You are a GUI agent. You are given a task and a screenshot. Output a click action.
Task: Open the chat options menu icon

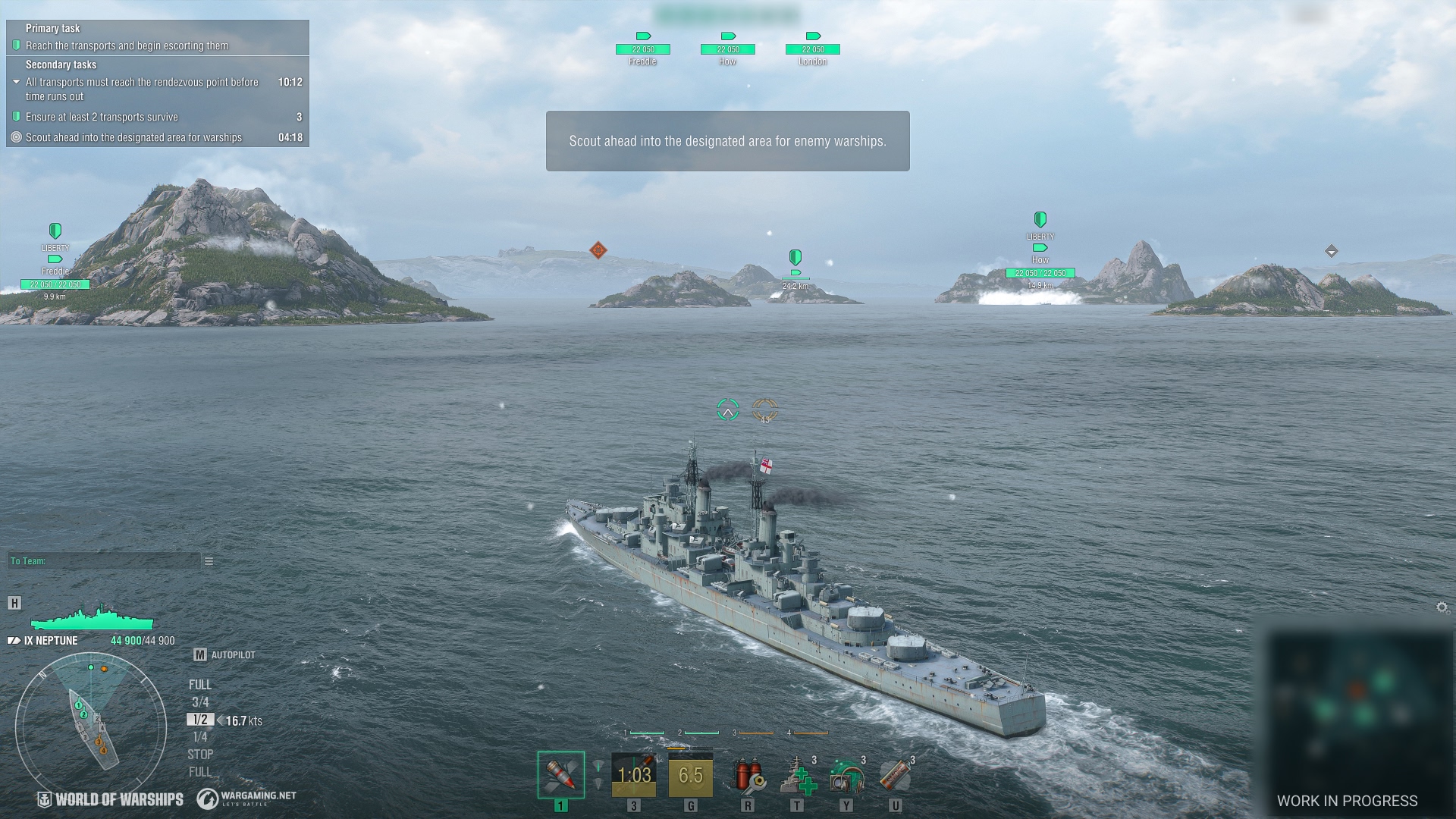(209, 561)
